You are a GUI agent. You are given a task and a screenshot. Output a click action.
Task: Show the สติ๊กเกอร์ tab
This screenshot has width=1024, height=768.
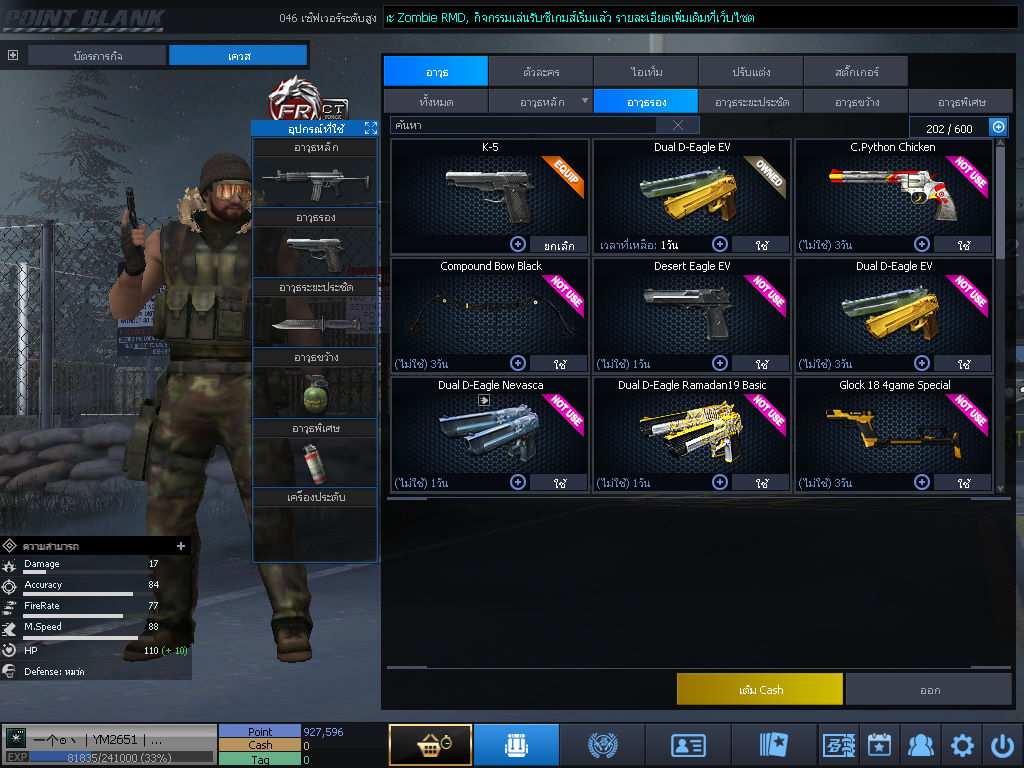[855, 72]
